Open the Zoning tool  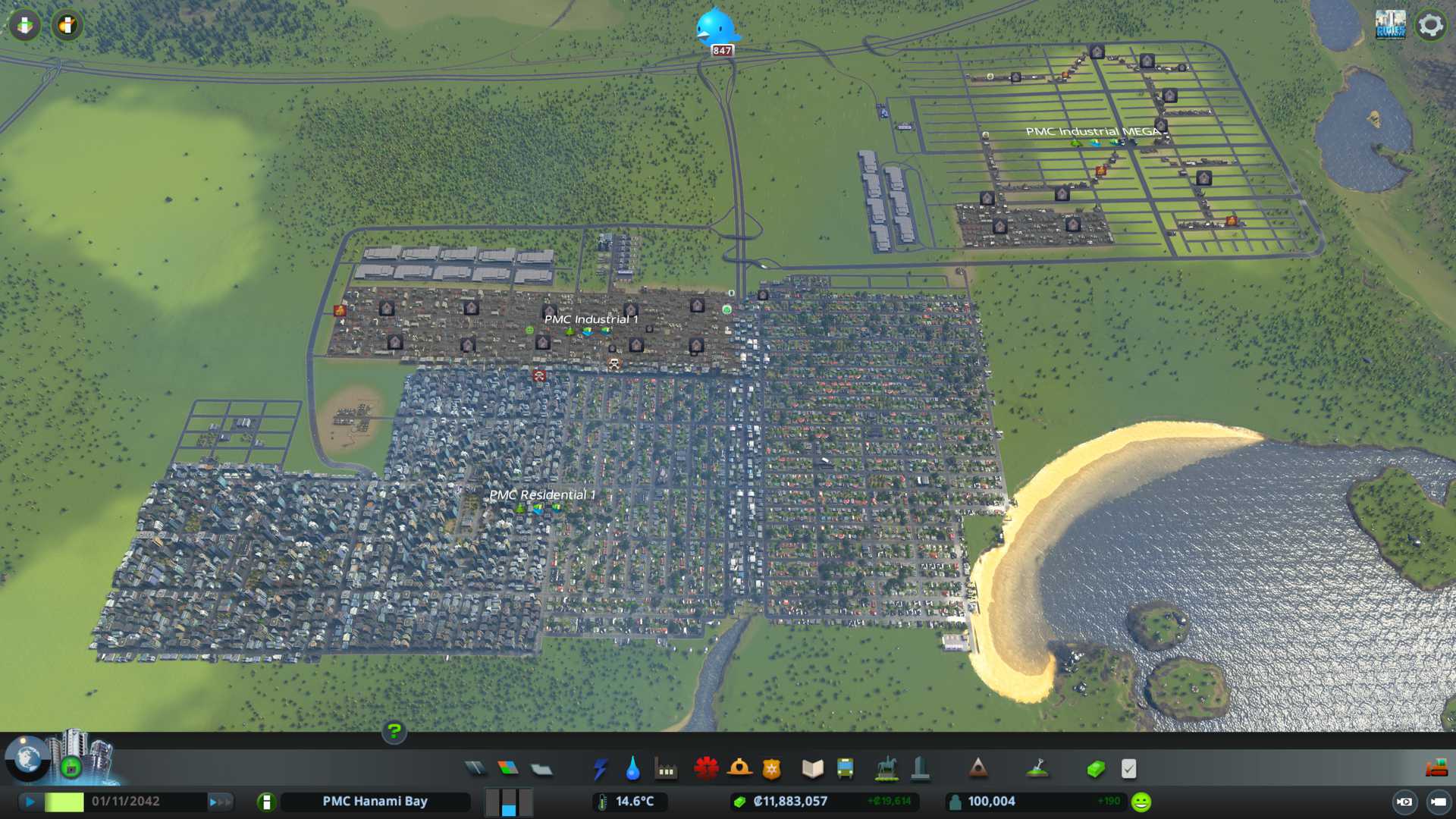click(508, 769)
